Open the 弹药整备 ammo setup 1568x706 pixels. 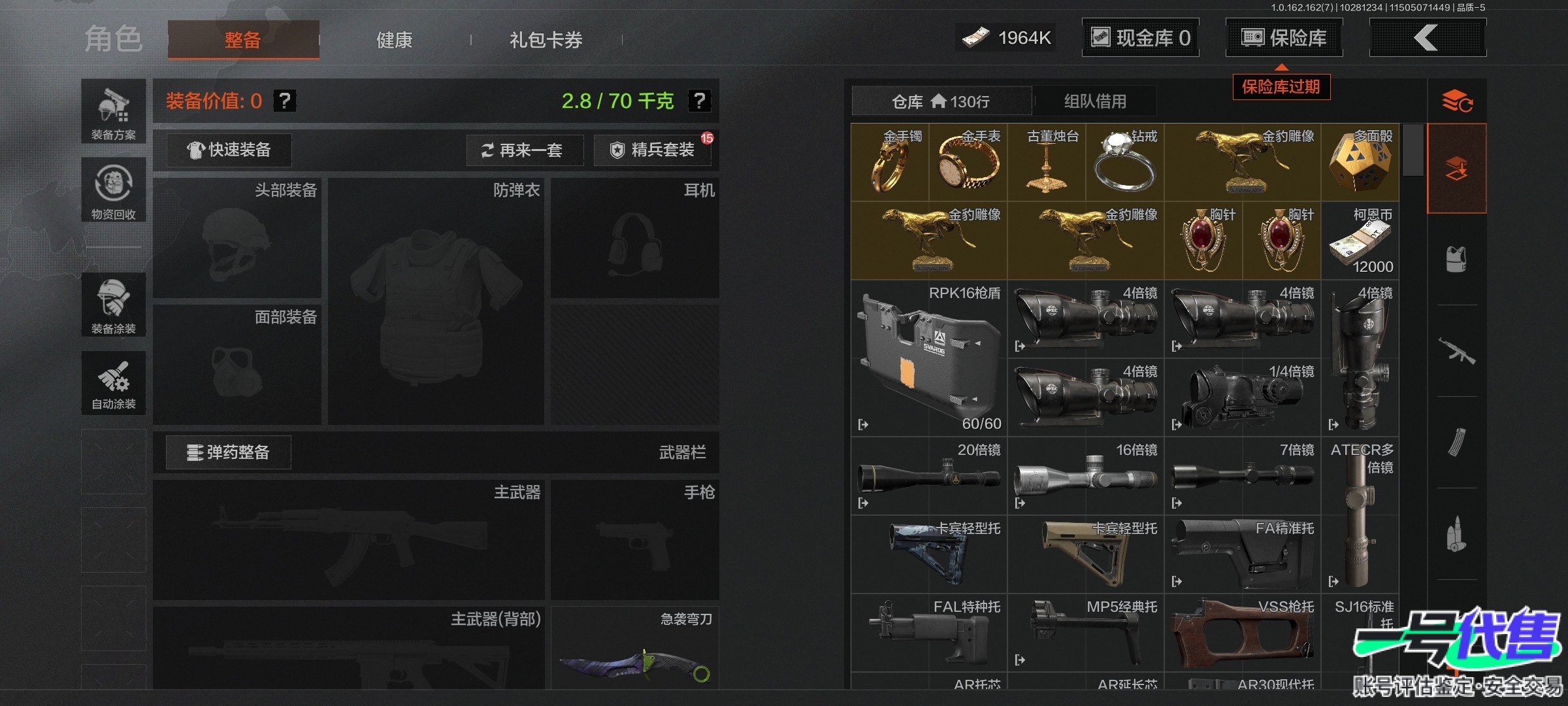228,452
